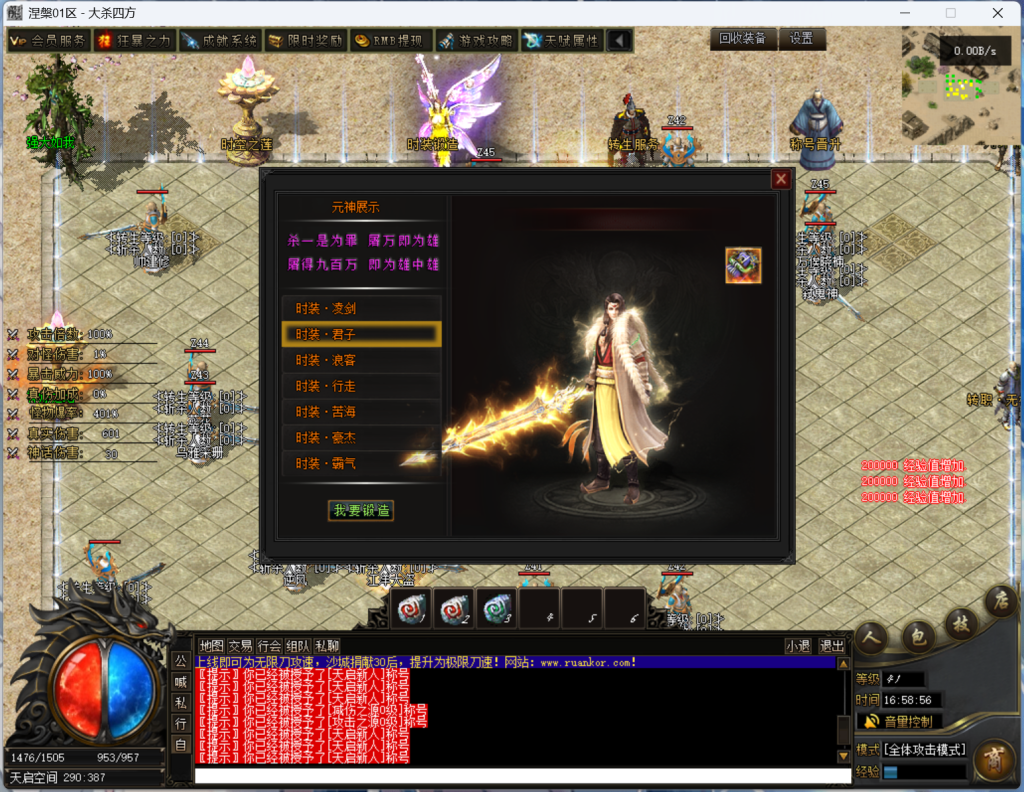This screenshot has width=1024, height=792.
Task: Open the 会员服务 member service menu
Action: pyautogui.click(x=49, y=41)
